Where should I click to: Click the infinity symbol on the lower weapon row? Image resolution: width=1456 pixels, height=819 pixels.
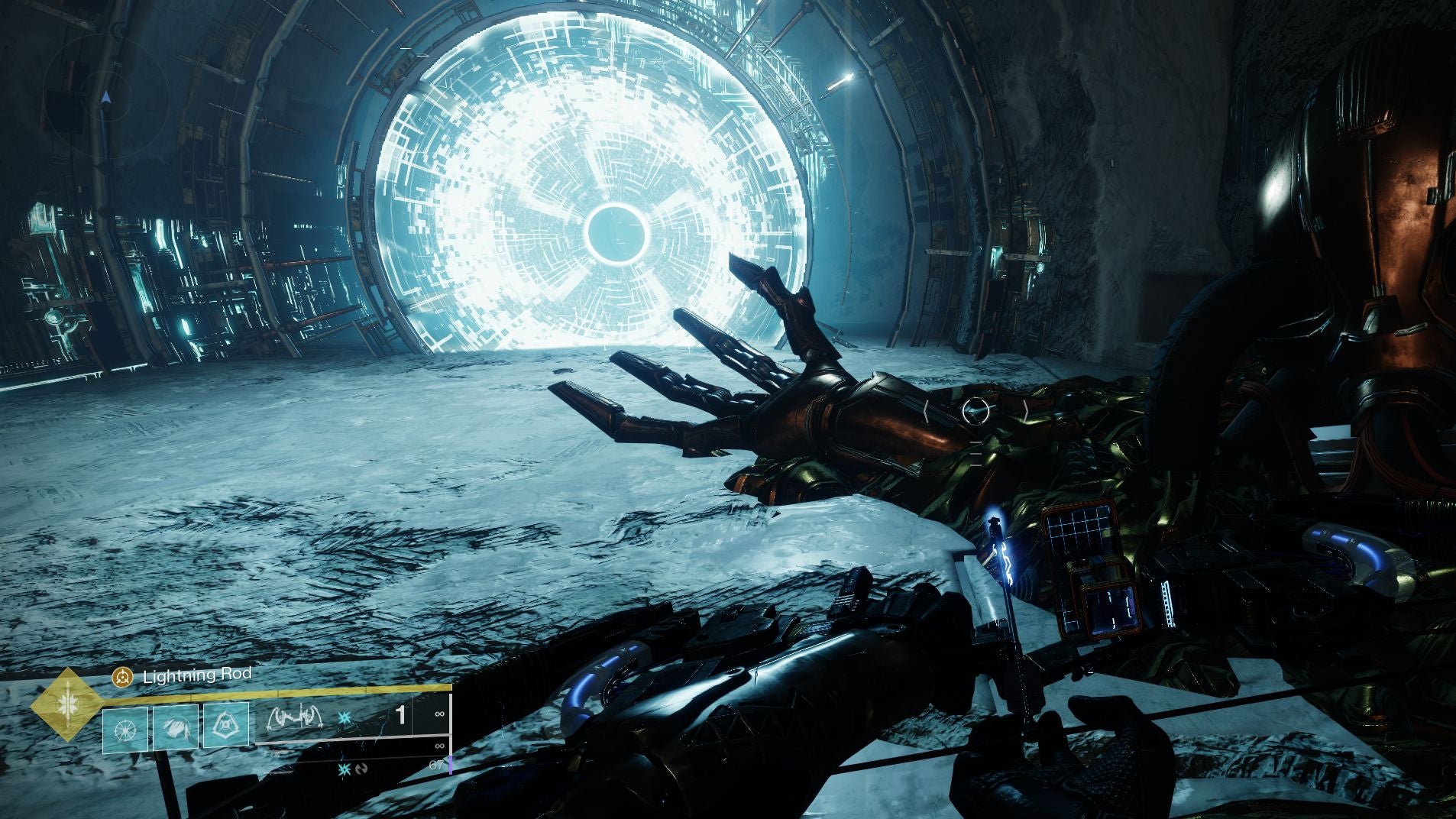pos(440,744)
